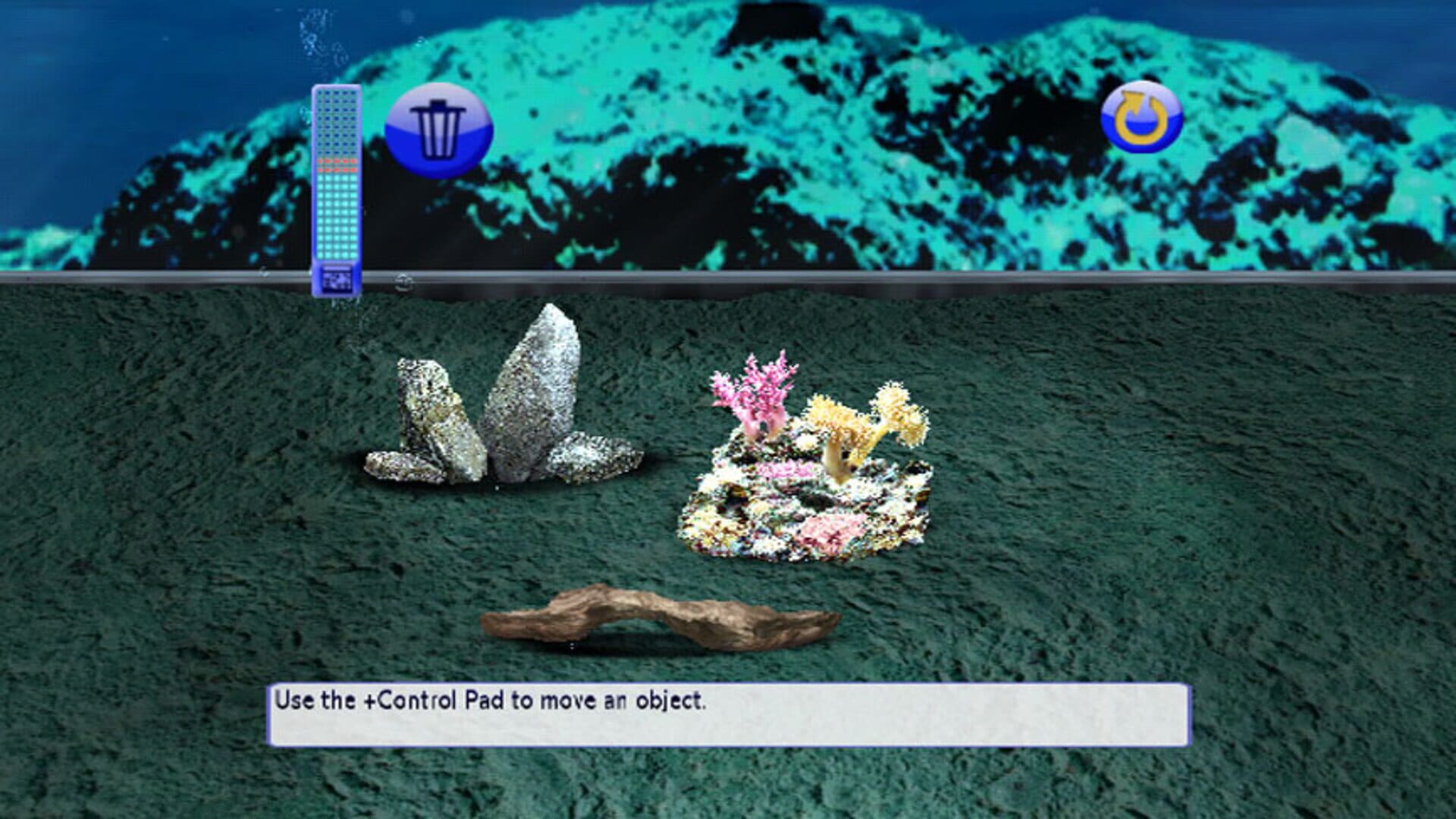Screen dimensions: 1456x819
Task: Select the trash can delete icon
Action: [x=438, y=129]
